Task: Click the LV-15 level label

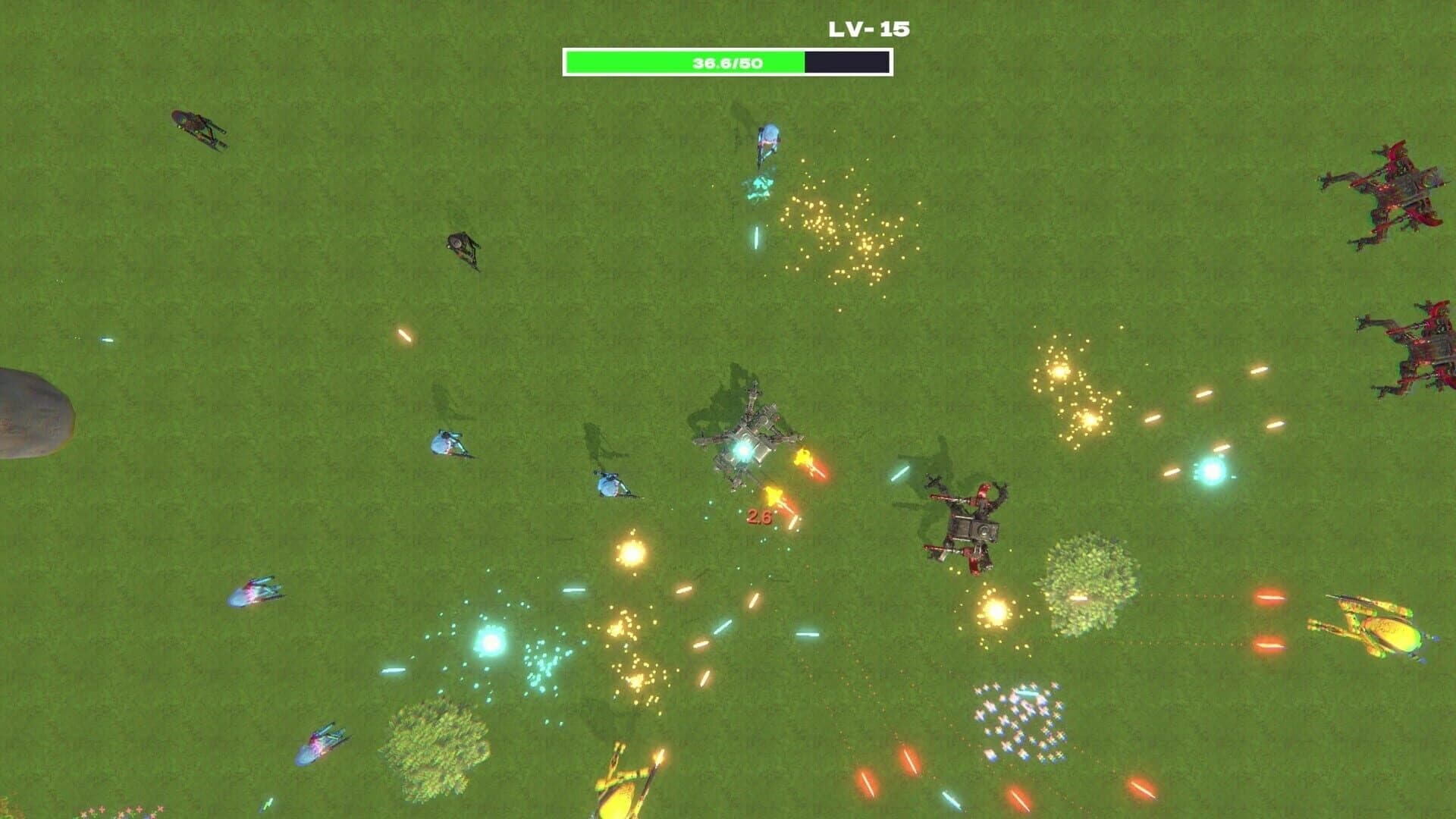Action: pyautogui.click(x=868, y=29)
